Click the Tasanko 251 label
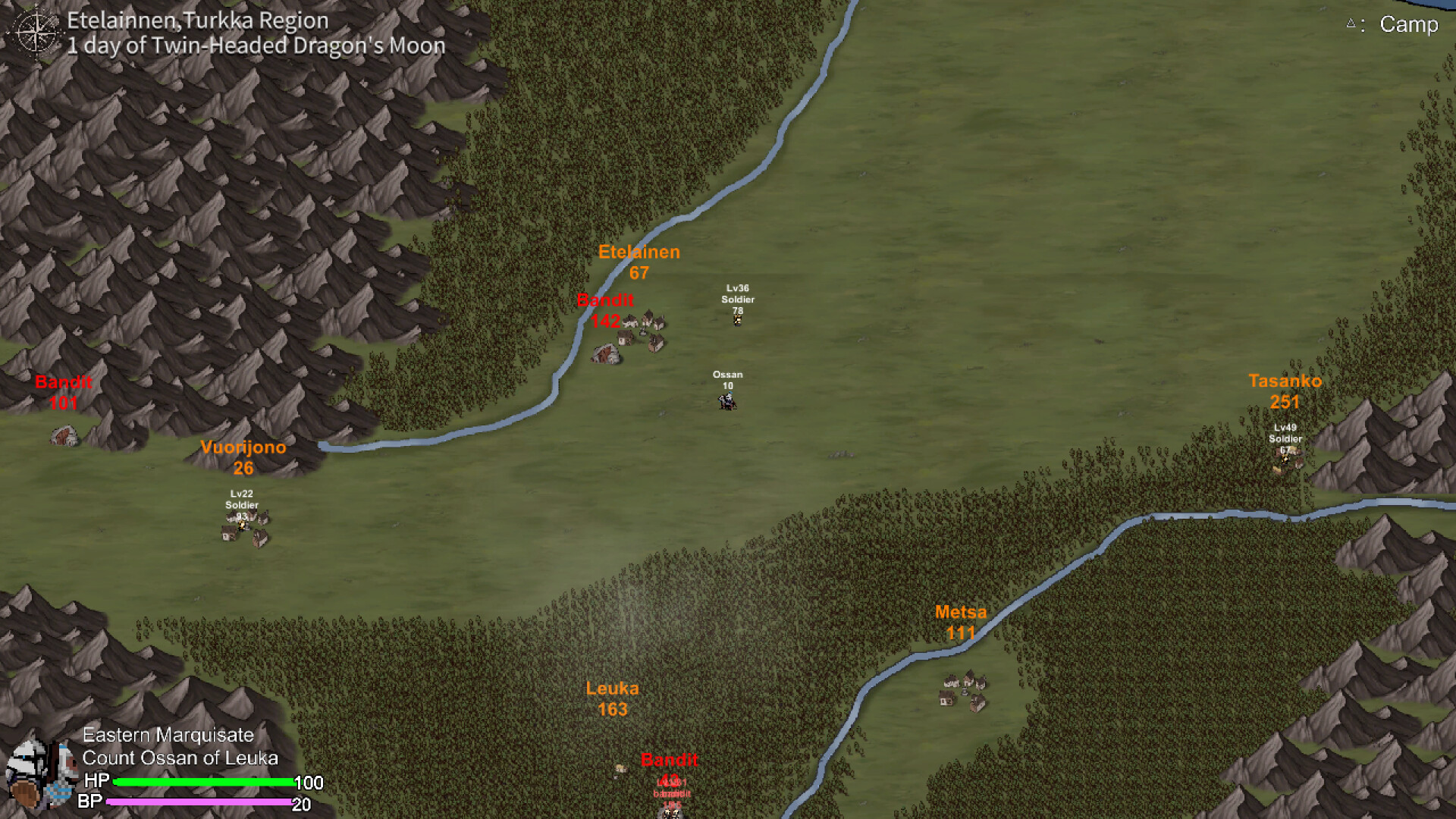 [x=1284, y=382]
